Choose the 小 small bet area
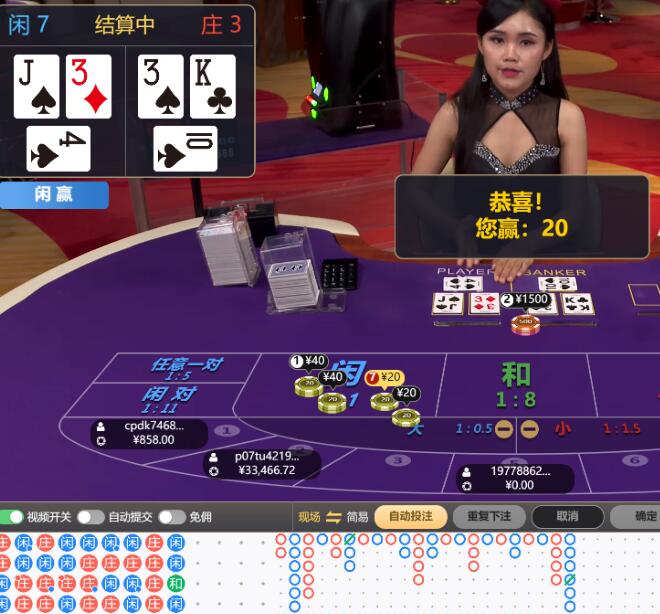The image size is (660, 614). click(564, 429)
